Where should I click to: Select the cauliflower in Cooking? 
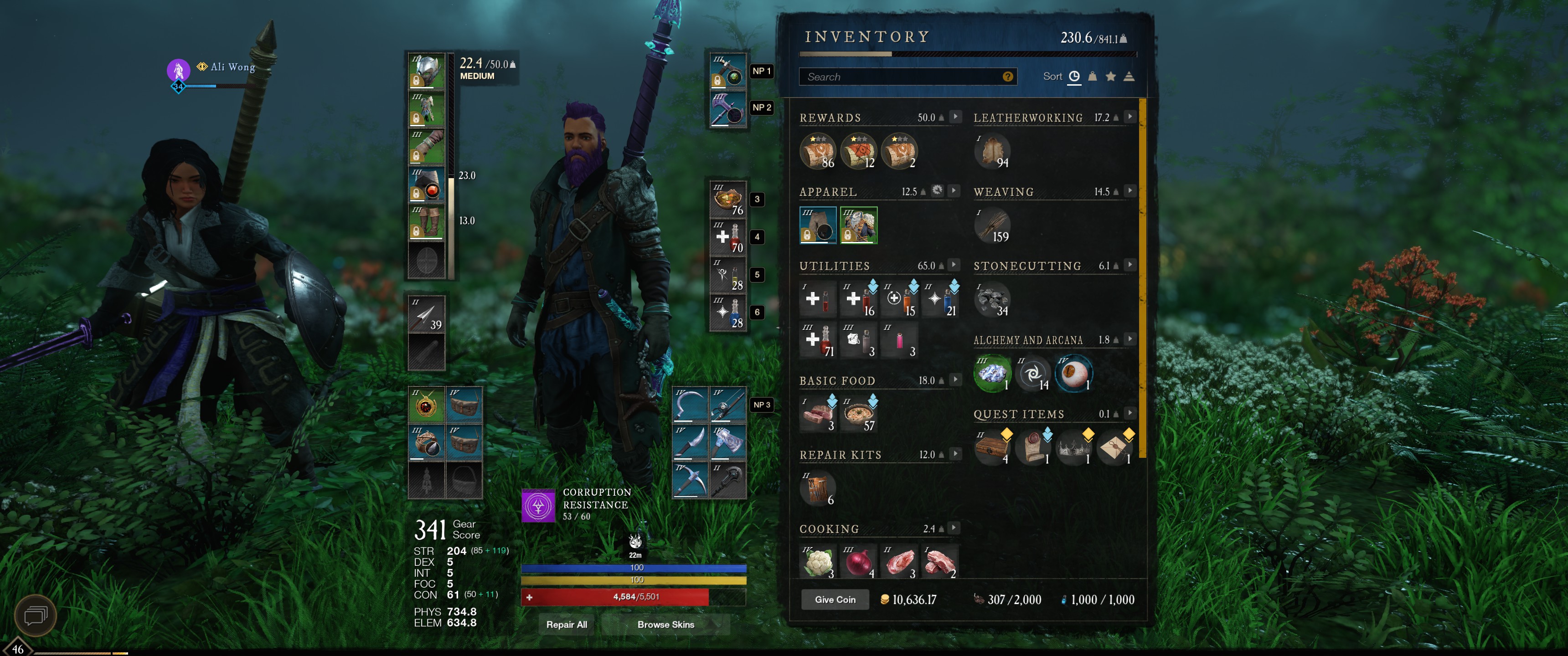817,562
